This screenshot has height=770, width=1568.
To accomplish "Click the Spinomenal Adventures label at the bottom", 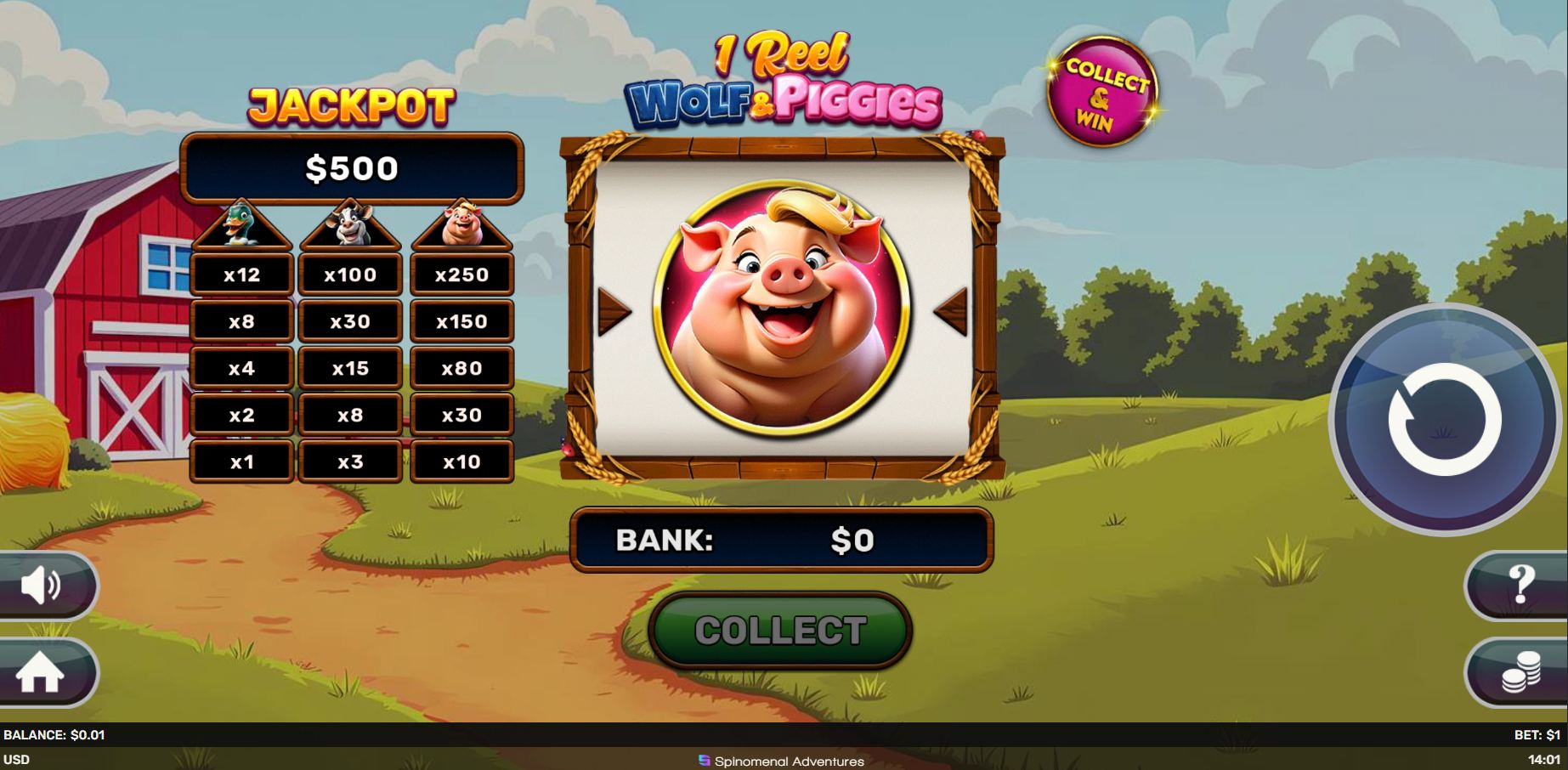I will coord(782,762).
